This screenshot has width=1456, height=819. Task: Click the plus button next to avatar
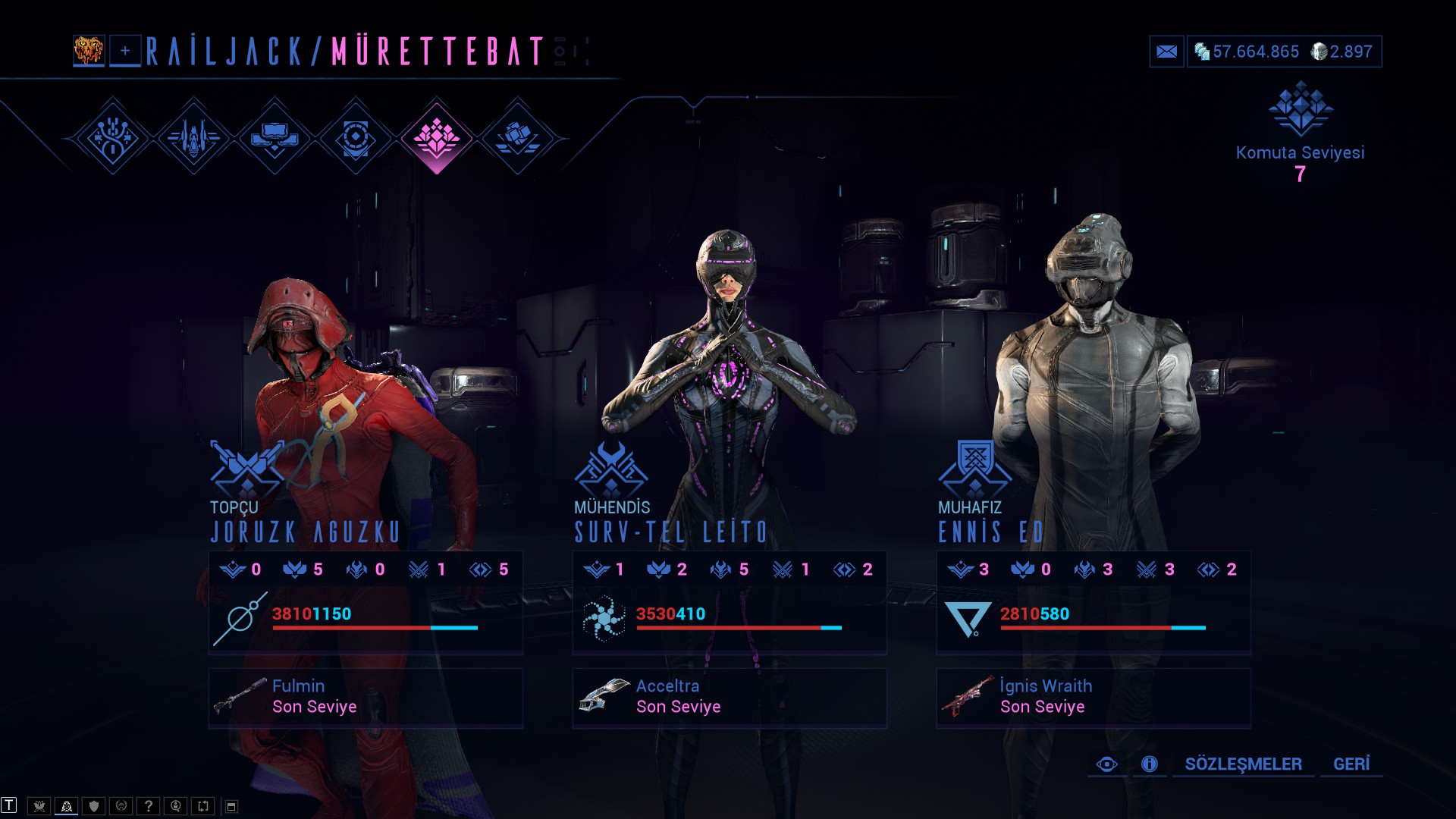click(x=125, y=52)
